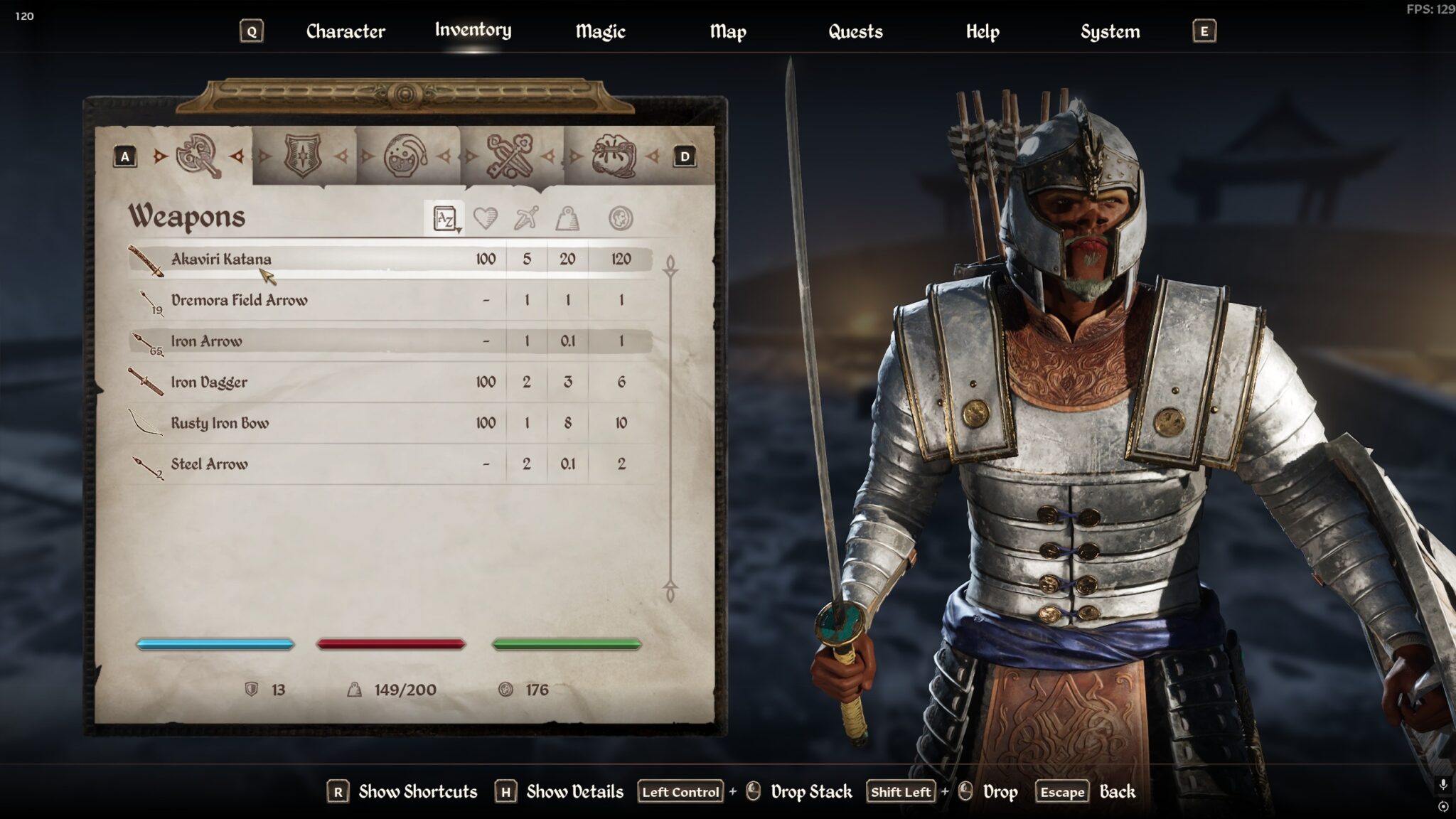Open the shield Apparel category tab icon
Screen dimensions: 1456x819
tap(301, 155)
